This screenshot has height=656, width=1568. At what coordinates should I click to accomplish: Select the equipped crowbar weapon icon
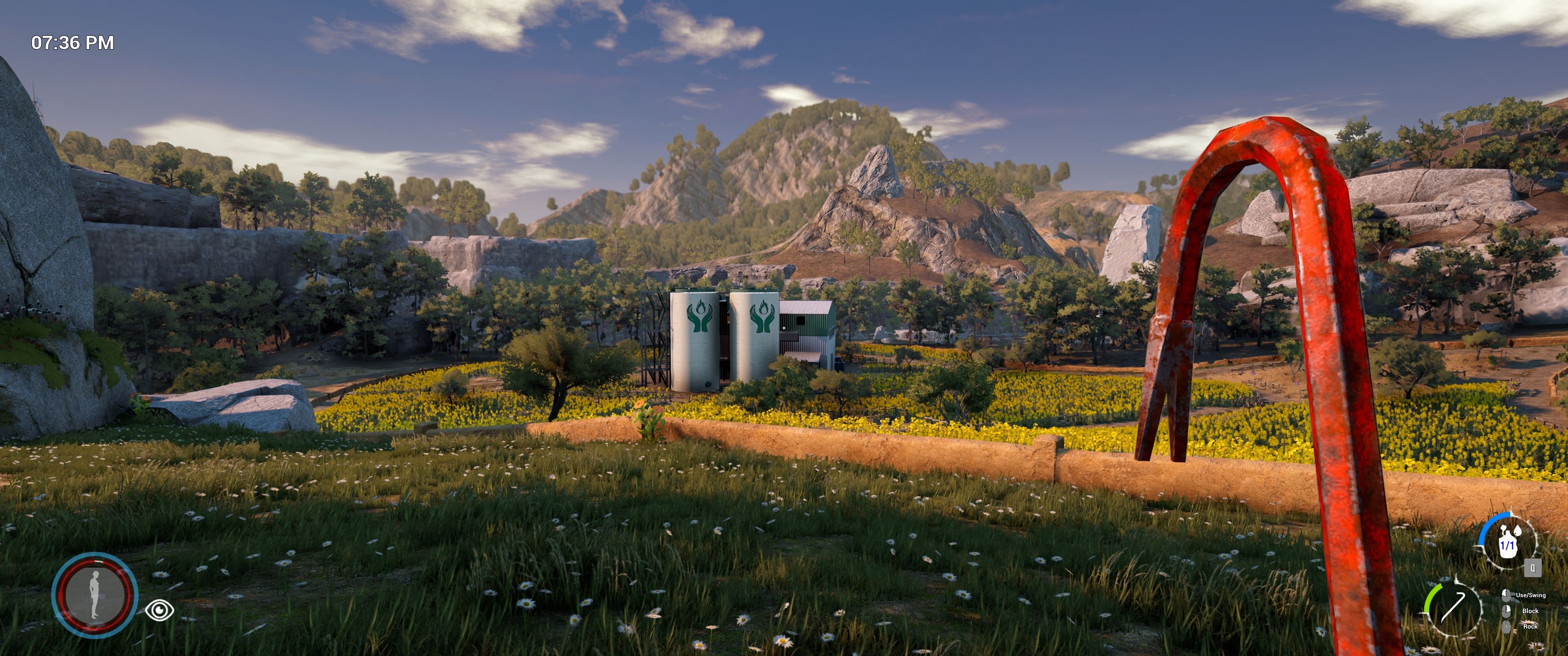(1453, 610)
